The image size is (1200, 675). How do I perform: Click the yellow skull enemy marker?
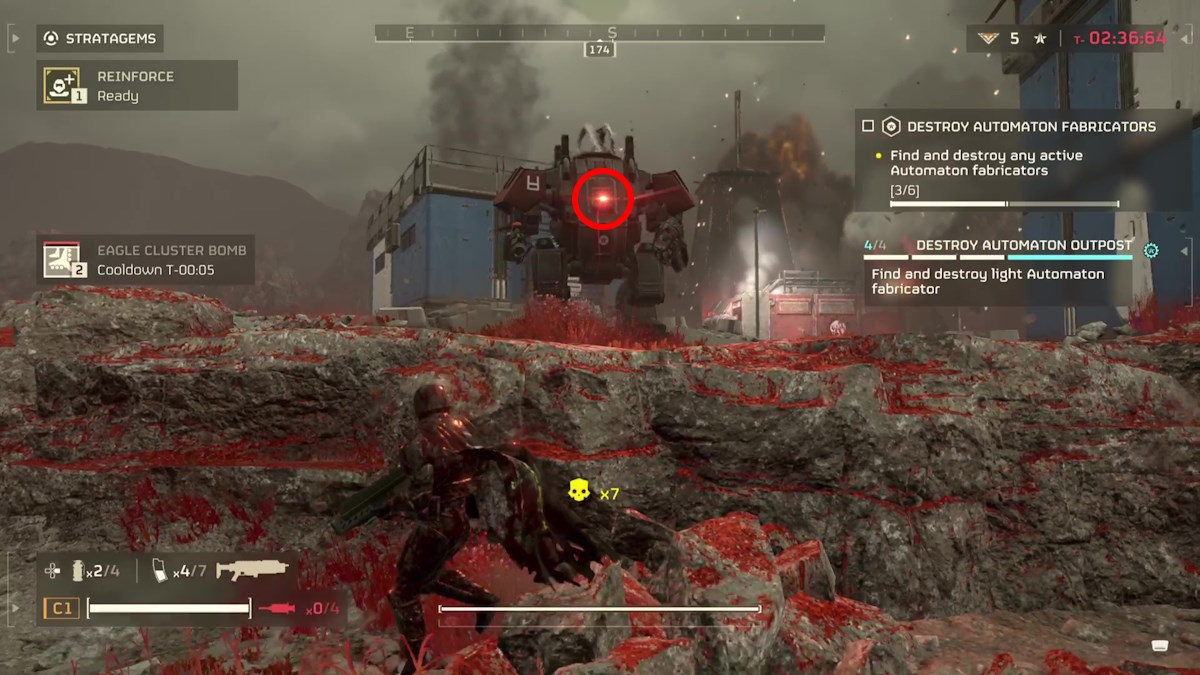(578, 491)
